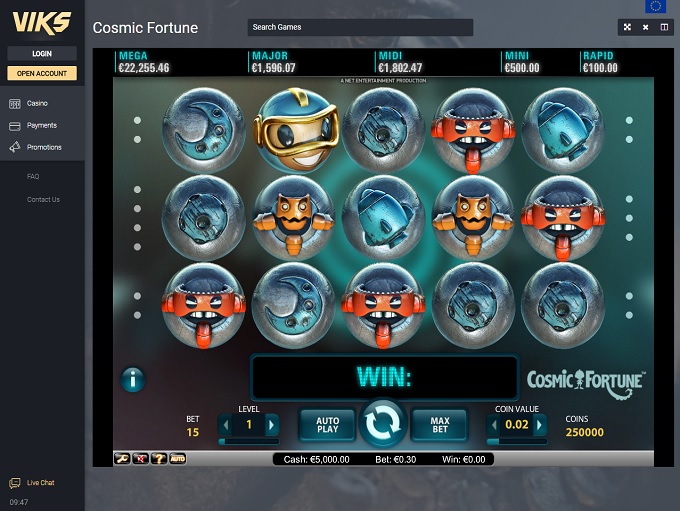This screenshot has height=511, width=680.
Task: Log in with the LOGIN button
Action: pos(42,53)
